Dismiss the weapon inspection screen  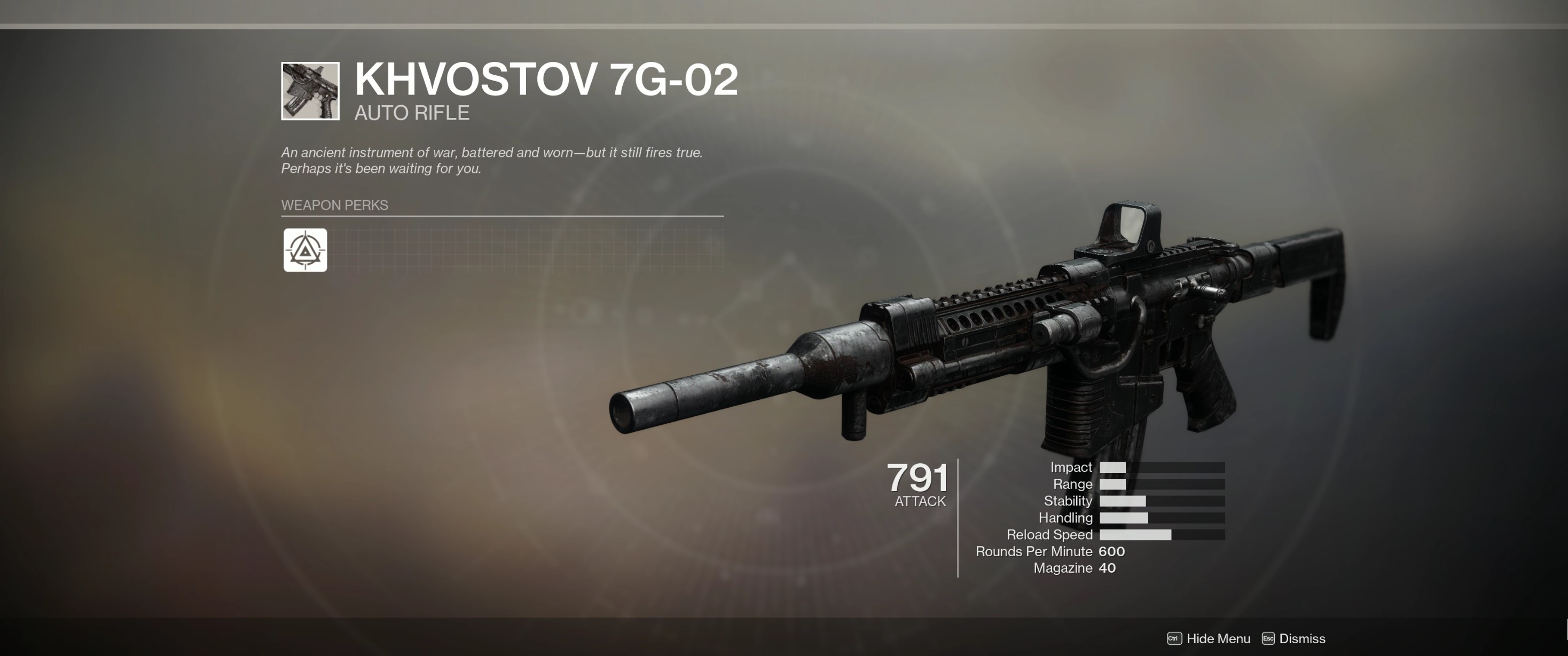coord(1293,638)
